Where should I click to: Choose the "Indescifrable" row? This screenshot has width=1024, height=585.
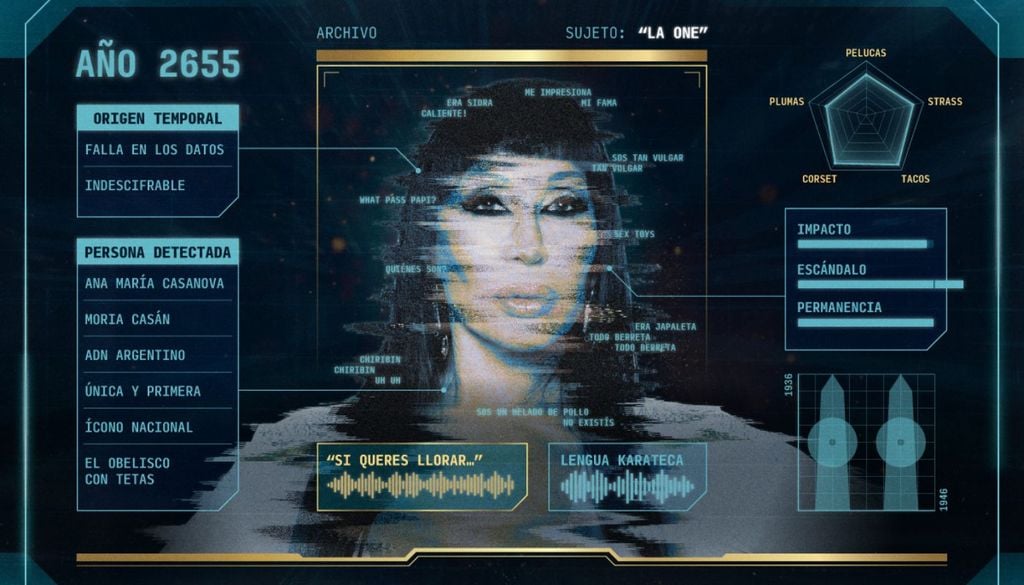(x=135, y=186)
